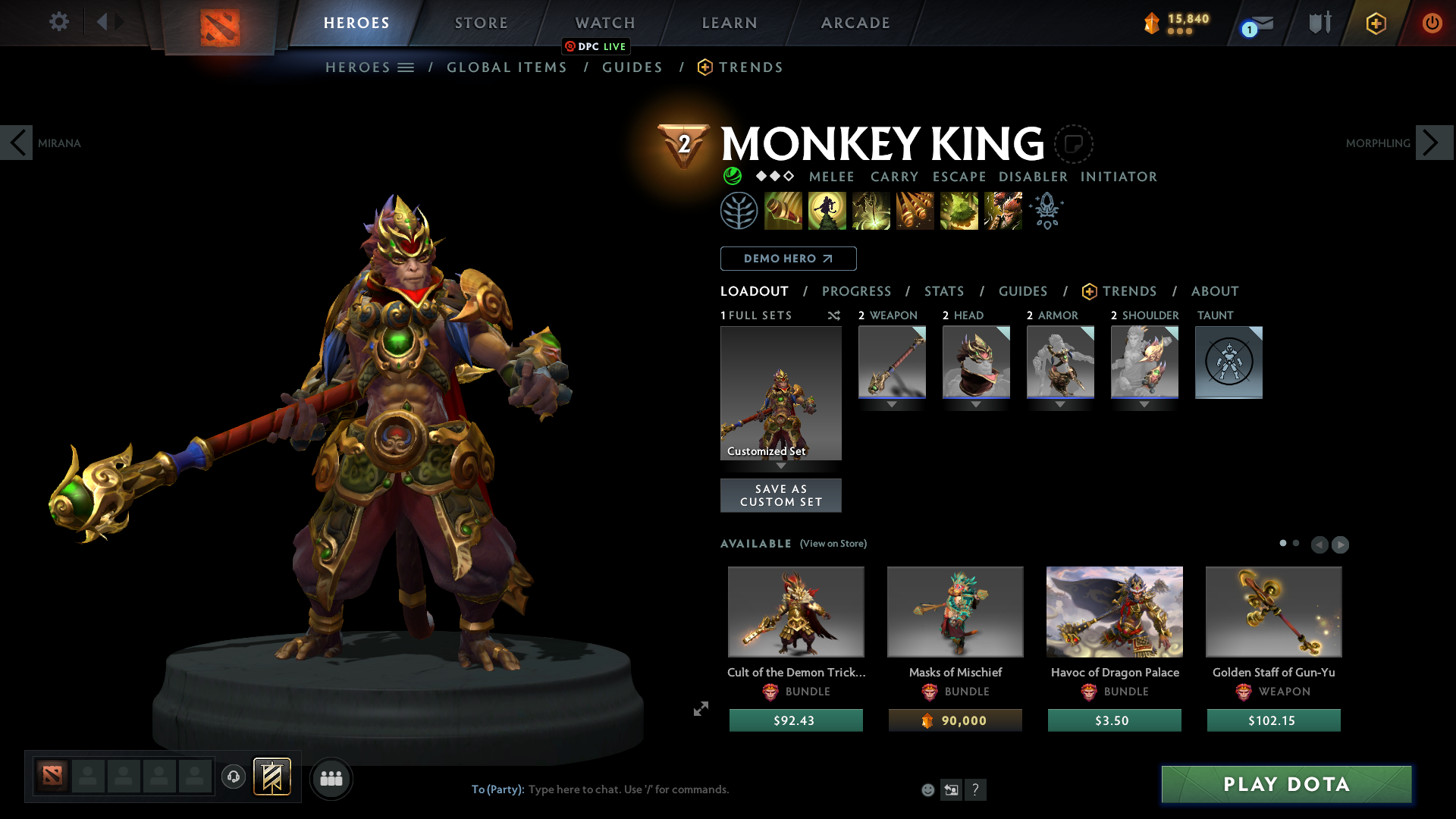Image resolution: width=1456 pixels, height=819 pixels.
Task: Switch to the Global Items tab
Action: [x=507, y=67]
